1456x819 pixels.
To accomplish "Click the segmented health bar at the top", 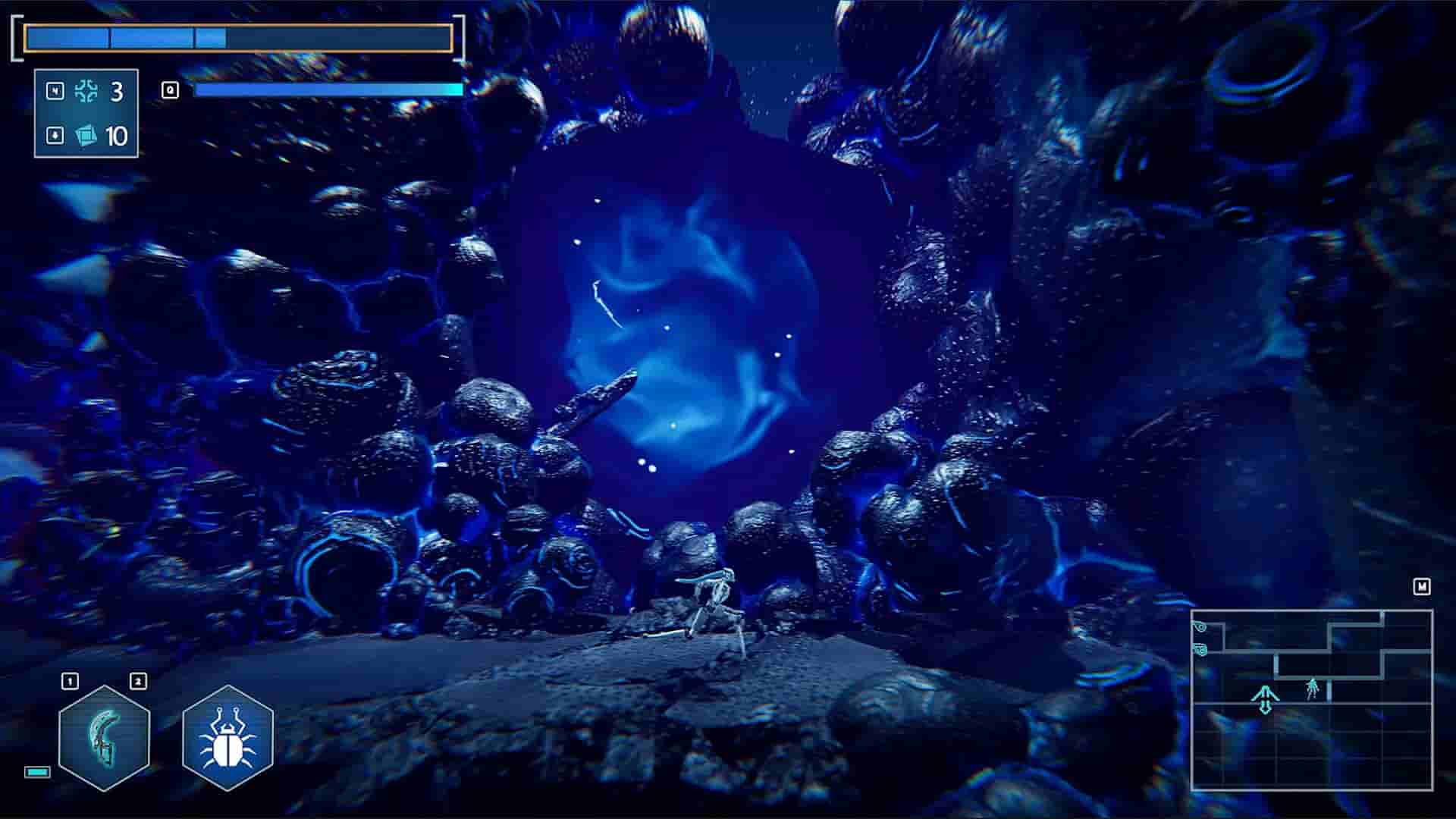I will click(235, 34).
